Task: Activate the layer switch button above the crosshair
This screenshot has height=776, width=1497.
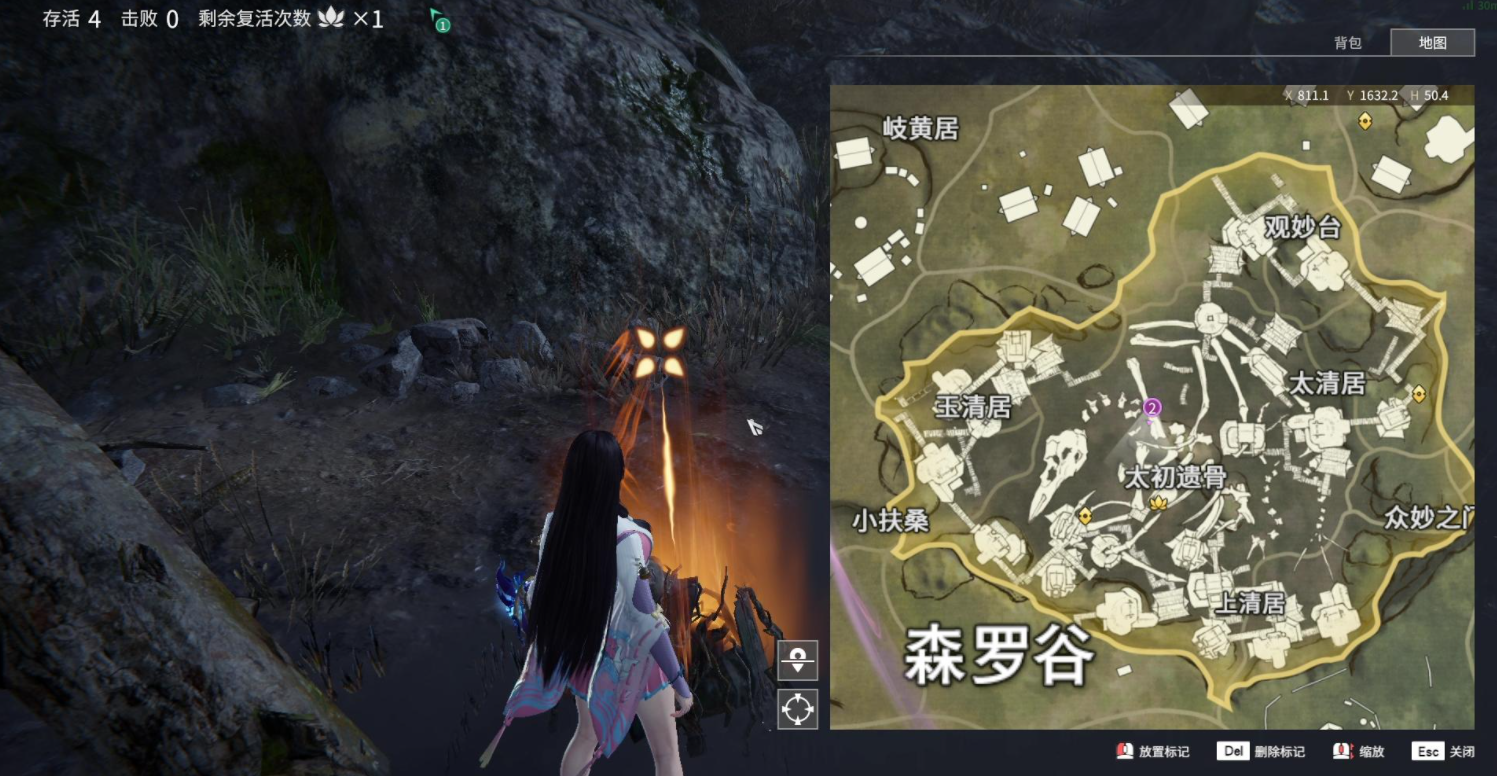Action: click(797, 661)
